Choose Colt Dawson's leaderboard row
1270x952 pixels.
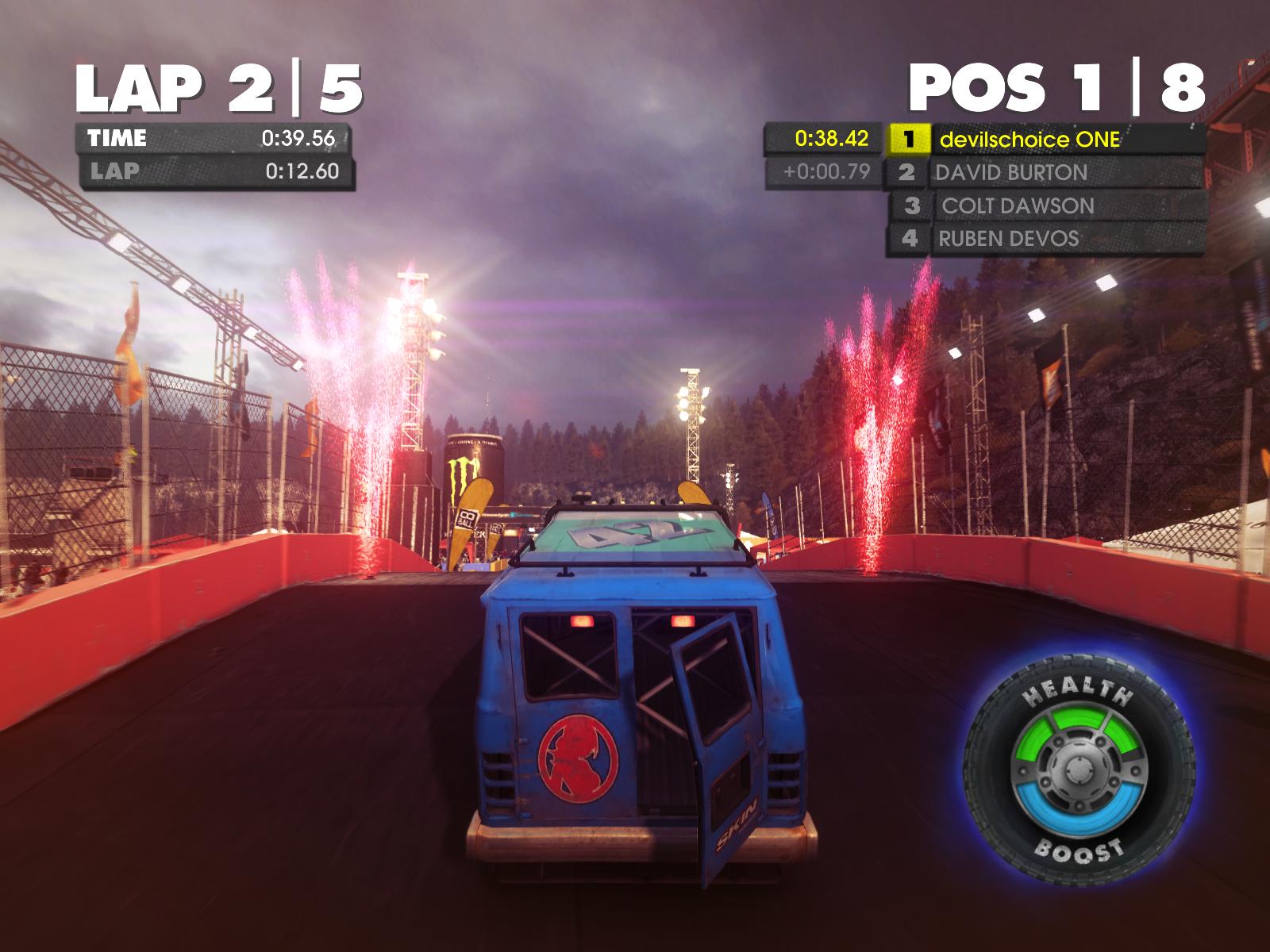click(x=1018, y=206)
